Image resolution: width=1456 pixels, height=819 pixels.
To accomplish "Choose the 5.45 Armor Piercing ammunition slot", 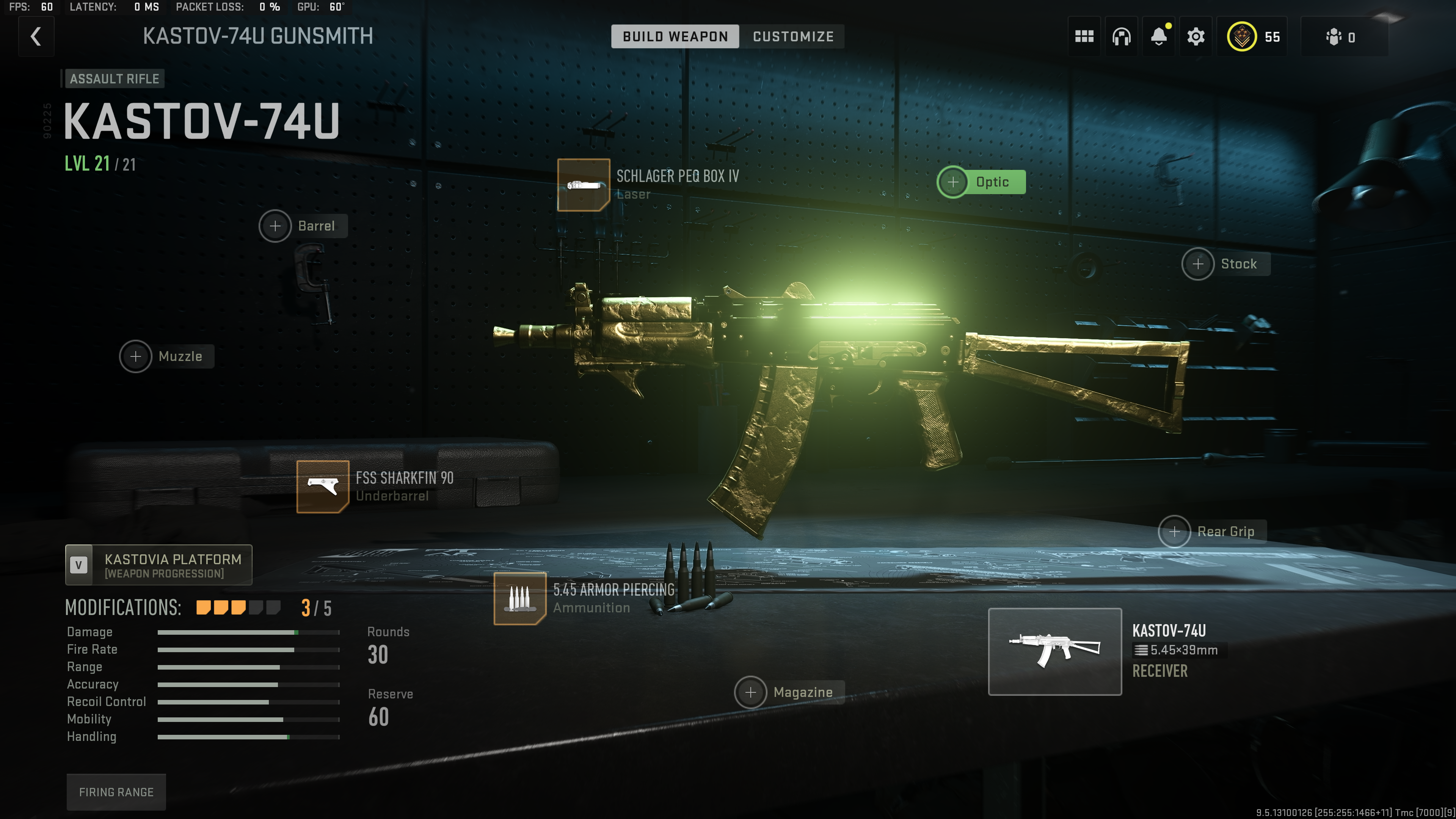I will point(519,599).
